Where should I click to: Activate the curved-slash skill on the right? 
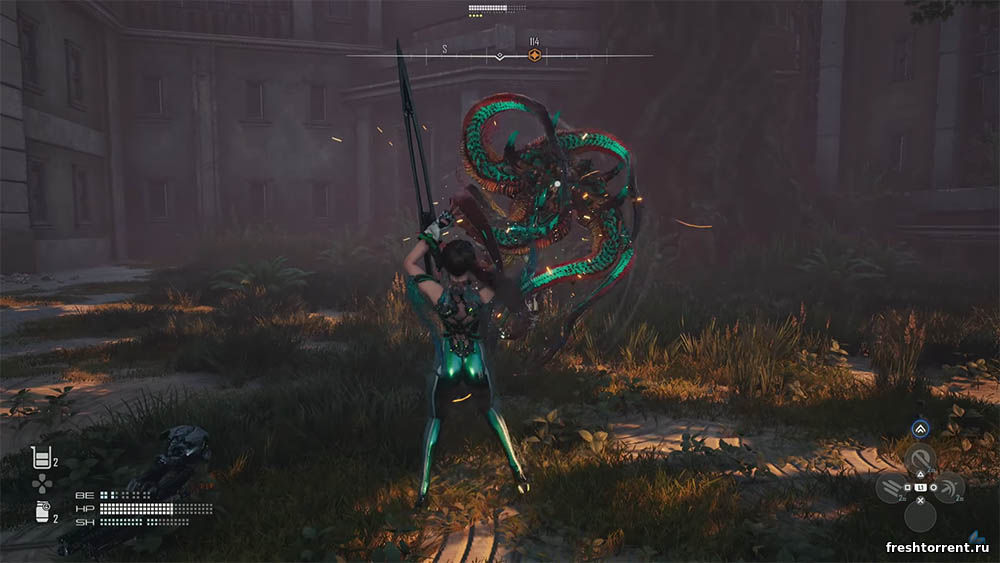(x=950, y=487)
